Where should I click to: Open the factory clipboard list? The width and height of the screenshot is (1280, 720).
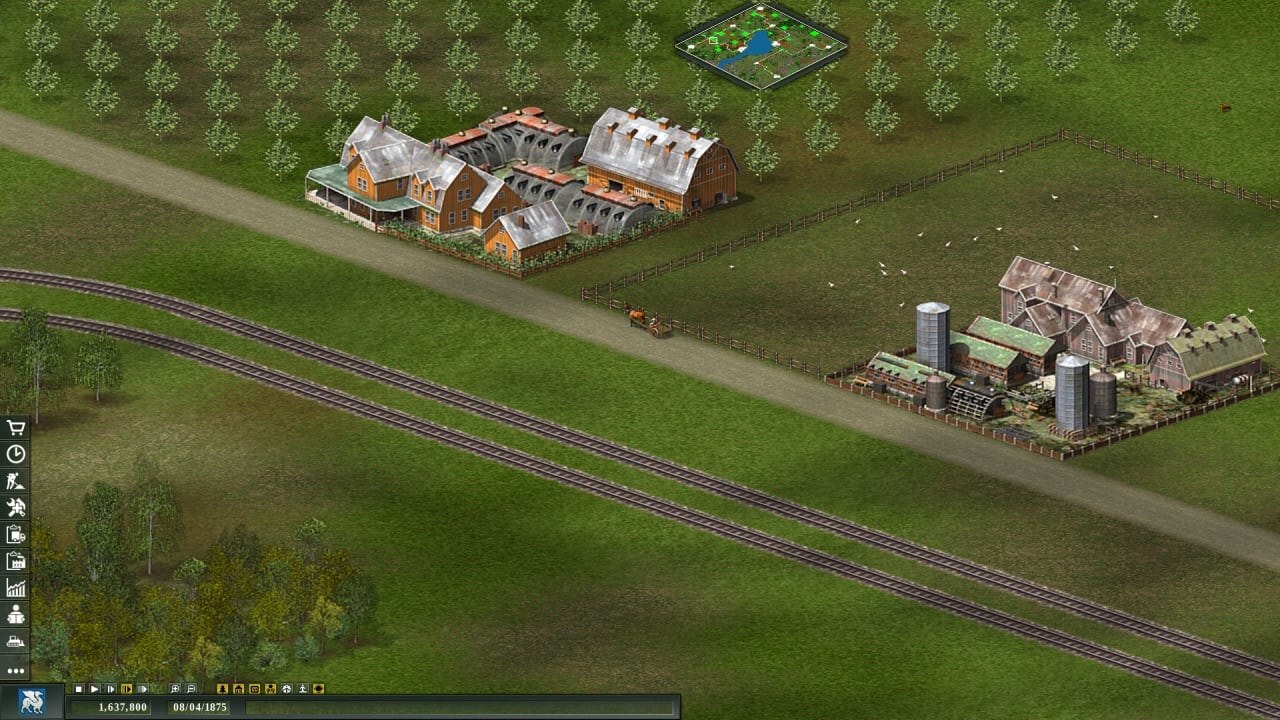15,561
